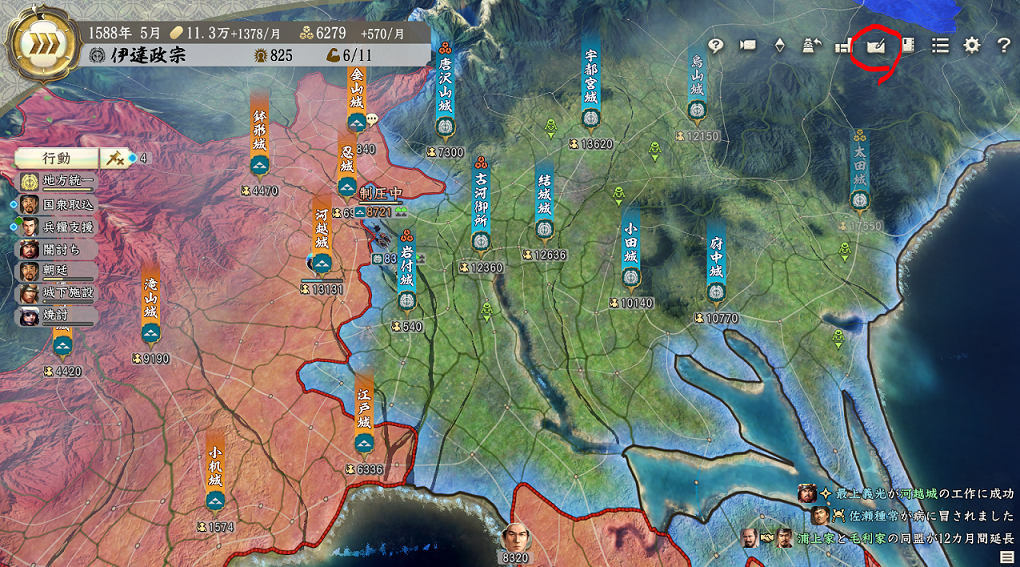Open the speech bubble advice icon
1020x567 pixels.
click(x=715, y=45)
